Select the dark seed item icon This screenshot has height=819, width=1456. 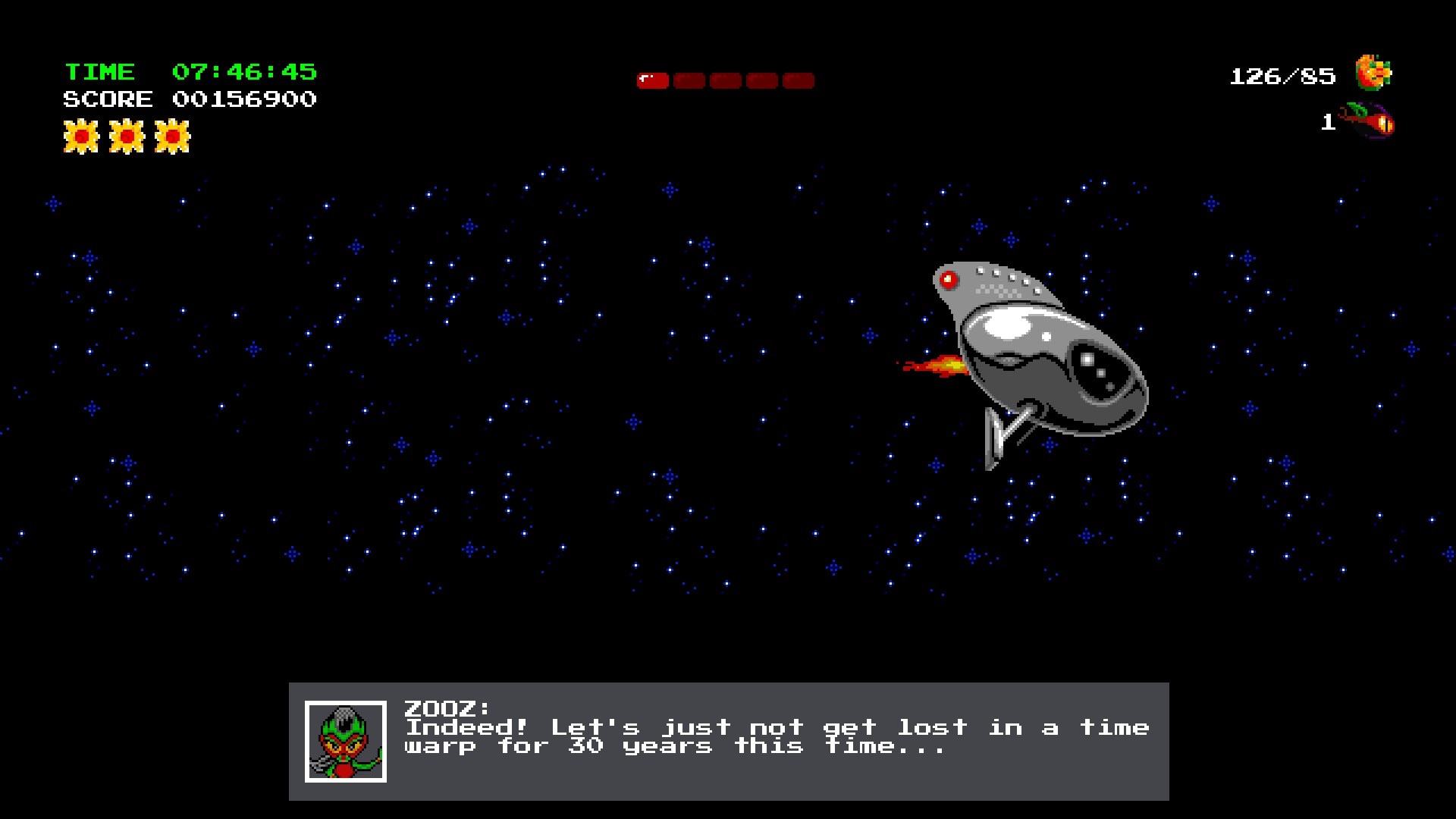1370,121
